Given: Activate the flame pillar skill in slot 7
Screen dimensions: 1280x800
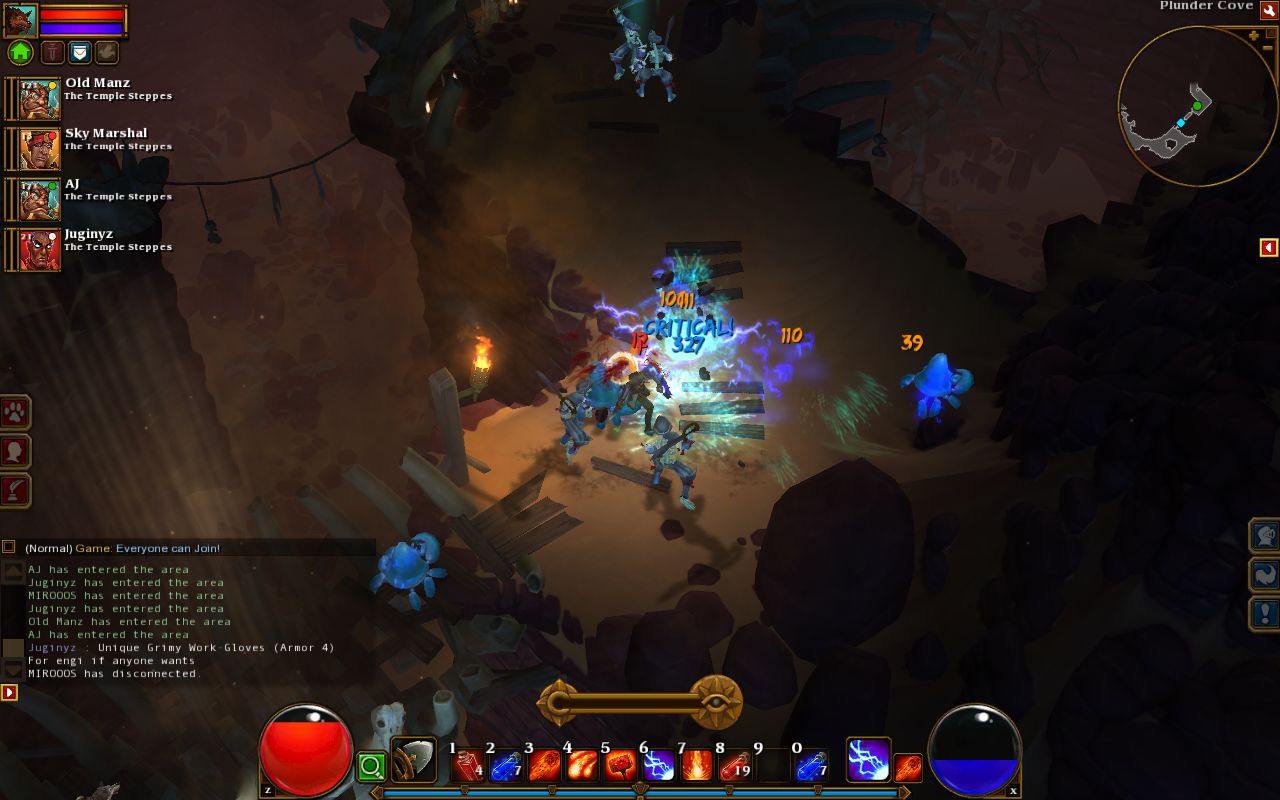Looking at the screenshot, I should (696, 766).
